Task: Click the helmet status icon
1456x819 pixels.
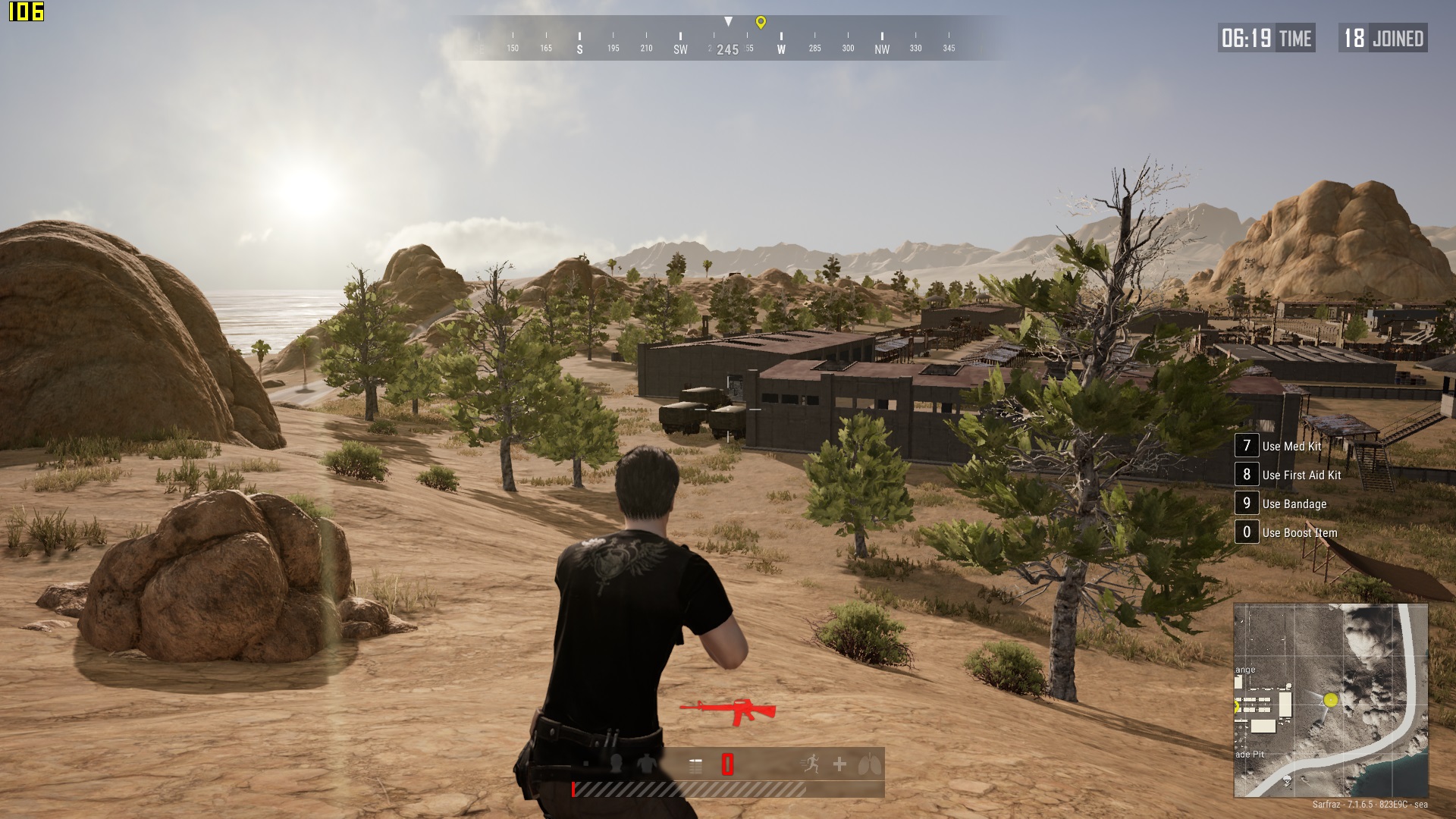Action: coord(616,764)
